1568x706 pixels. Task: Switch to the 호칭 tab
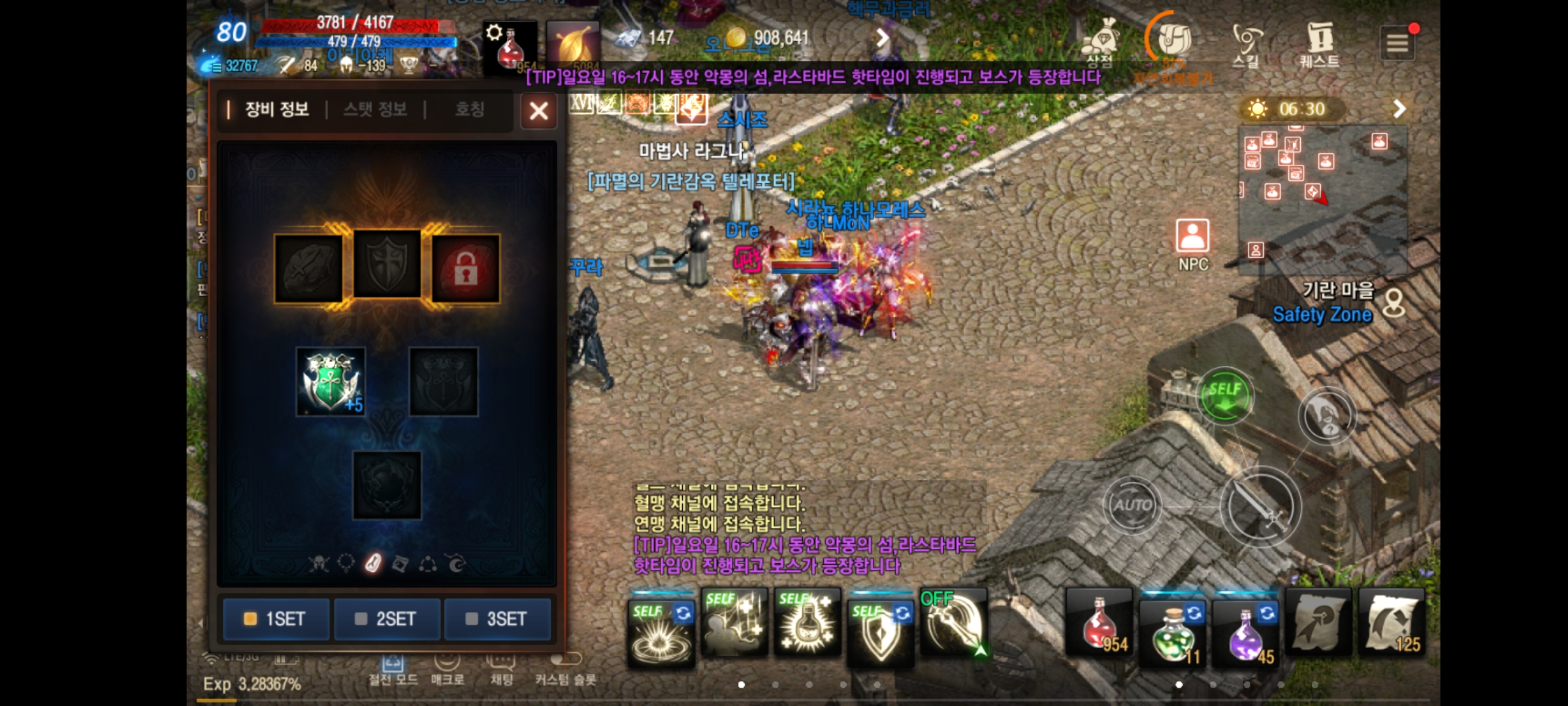click(469, 110)
